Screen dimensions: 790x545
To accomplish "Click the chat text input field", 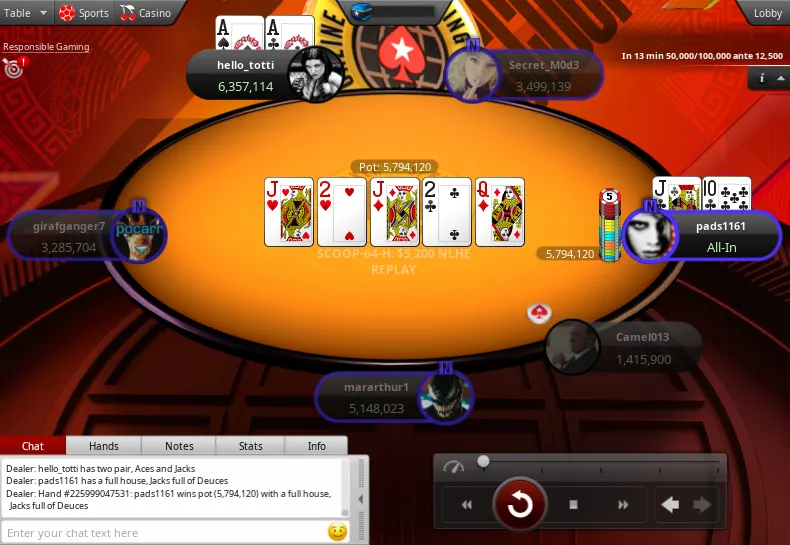I will coord(165,533).
